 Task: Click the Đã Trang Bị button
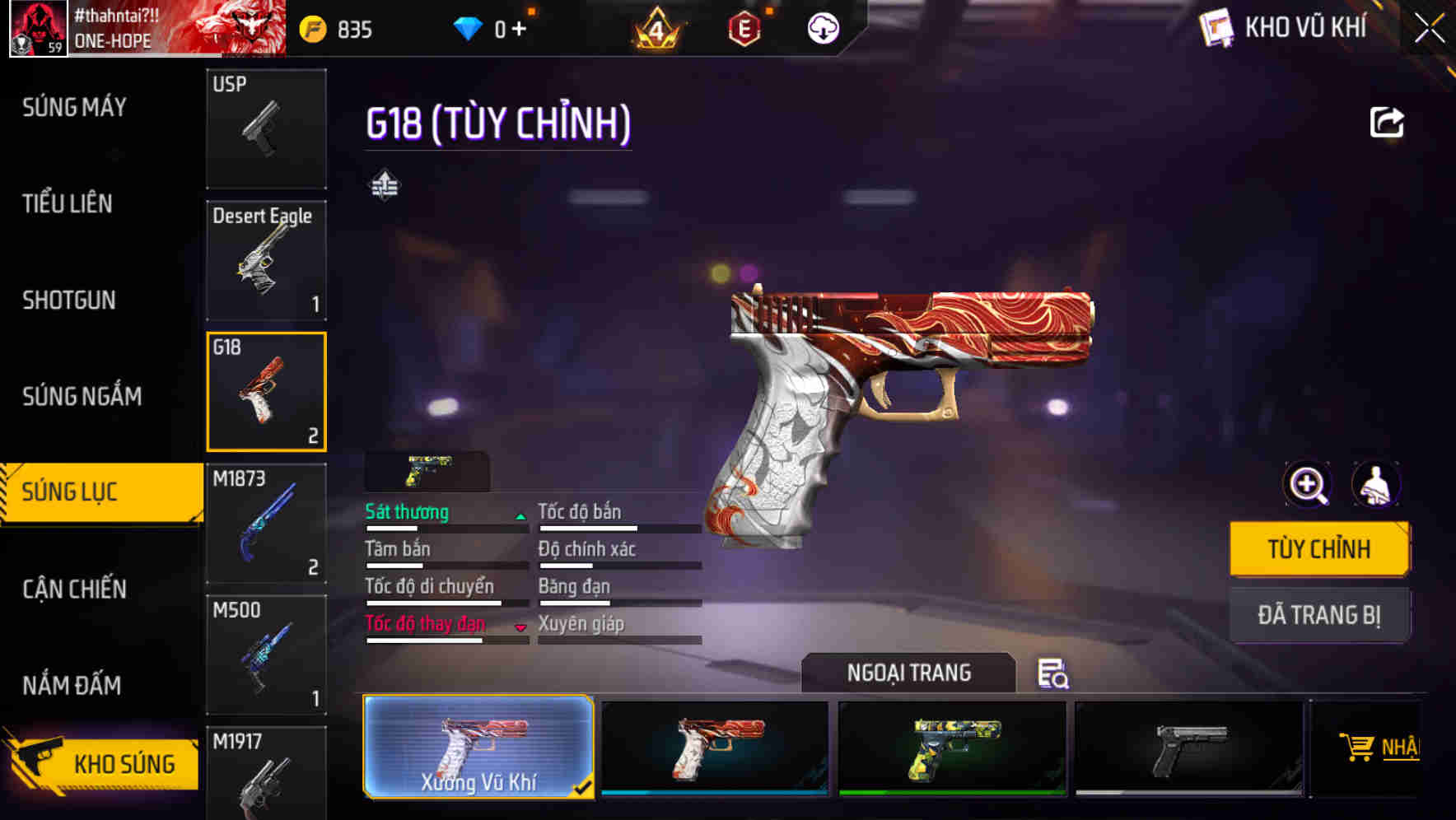tap(1319, 614)
